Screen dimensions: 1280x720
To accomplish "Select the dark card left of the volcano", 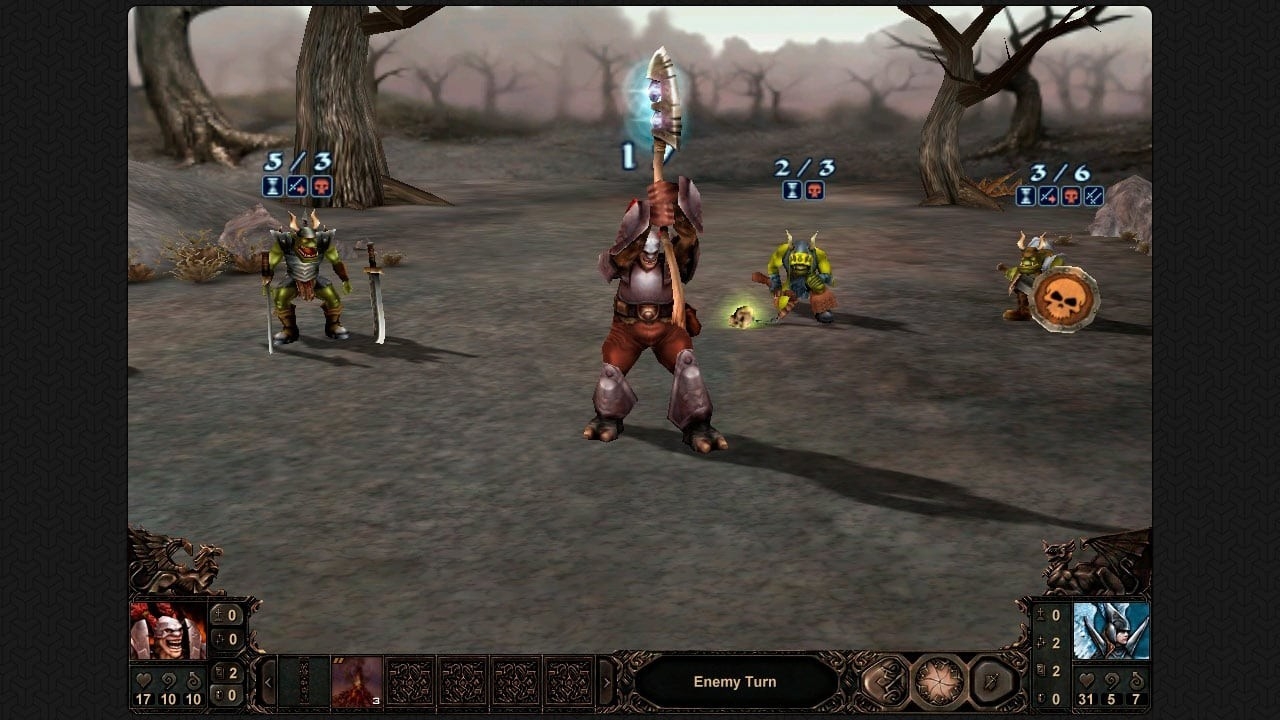I will click(304, 682).
